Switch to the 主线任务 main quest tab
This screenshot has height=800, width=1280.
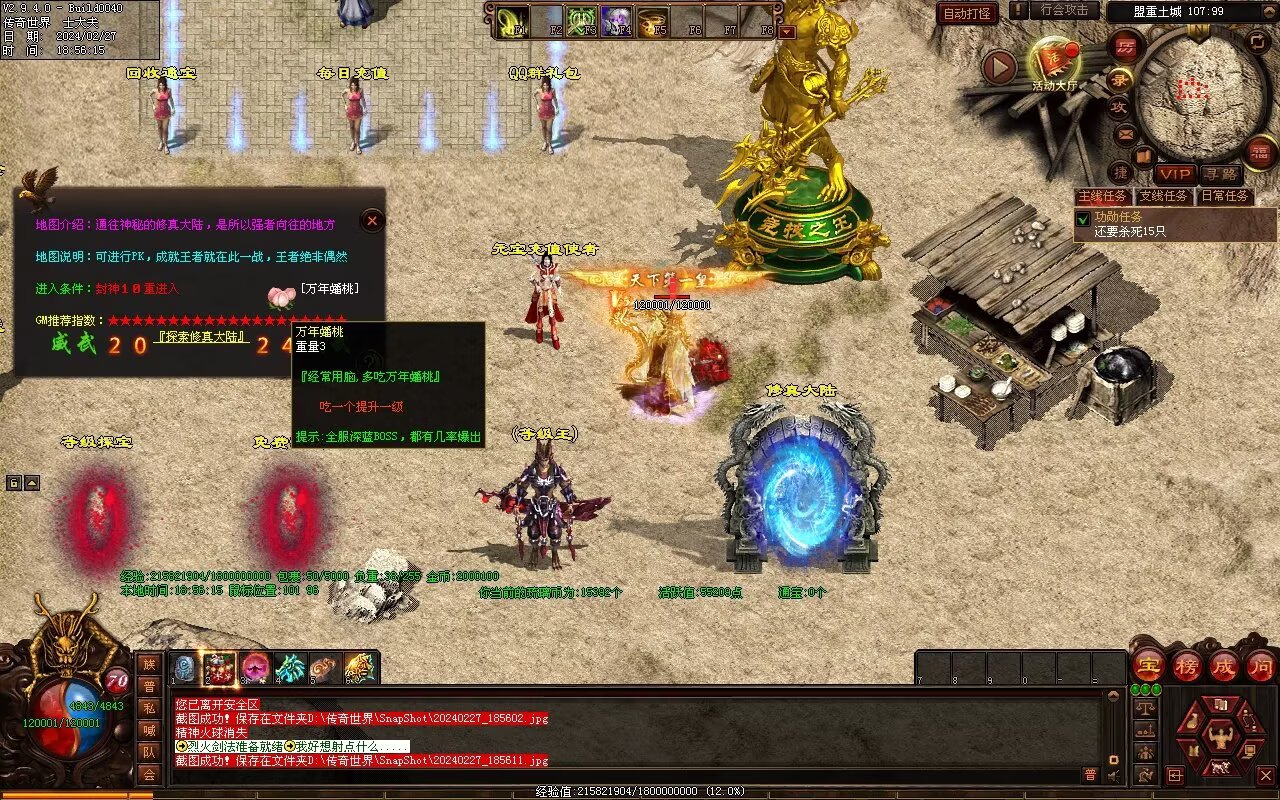[1102, 196]
